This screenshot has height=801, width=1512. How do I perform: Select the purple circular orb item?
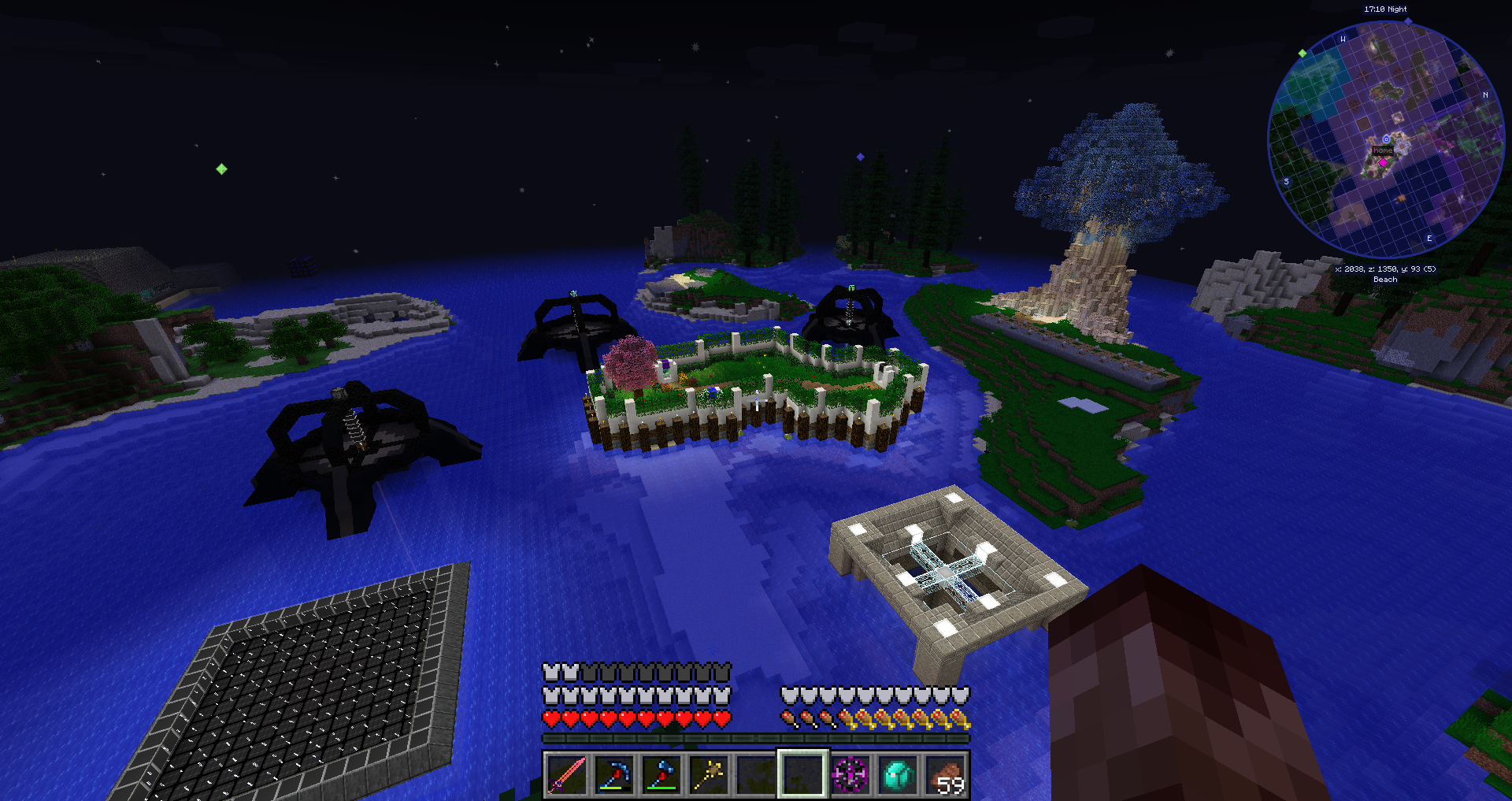850,774
